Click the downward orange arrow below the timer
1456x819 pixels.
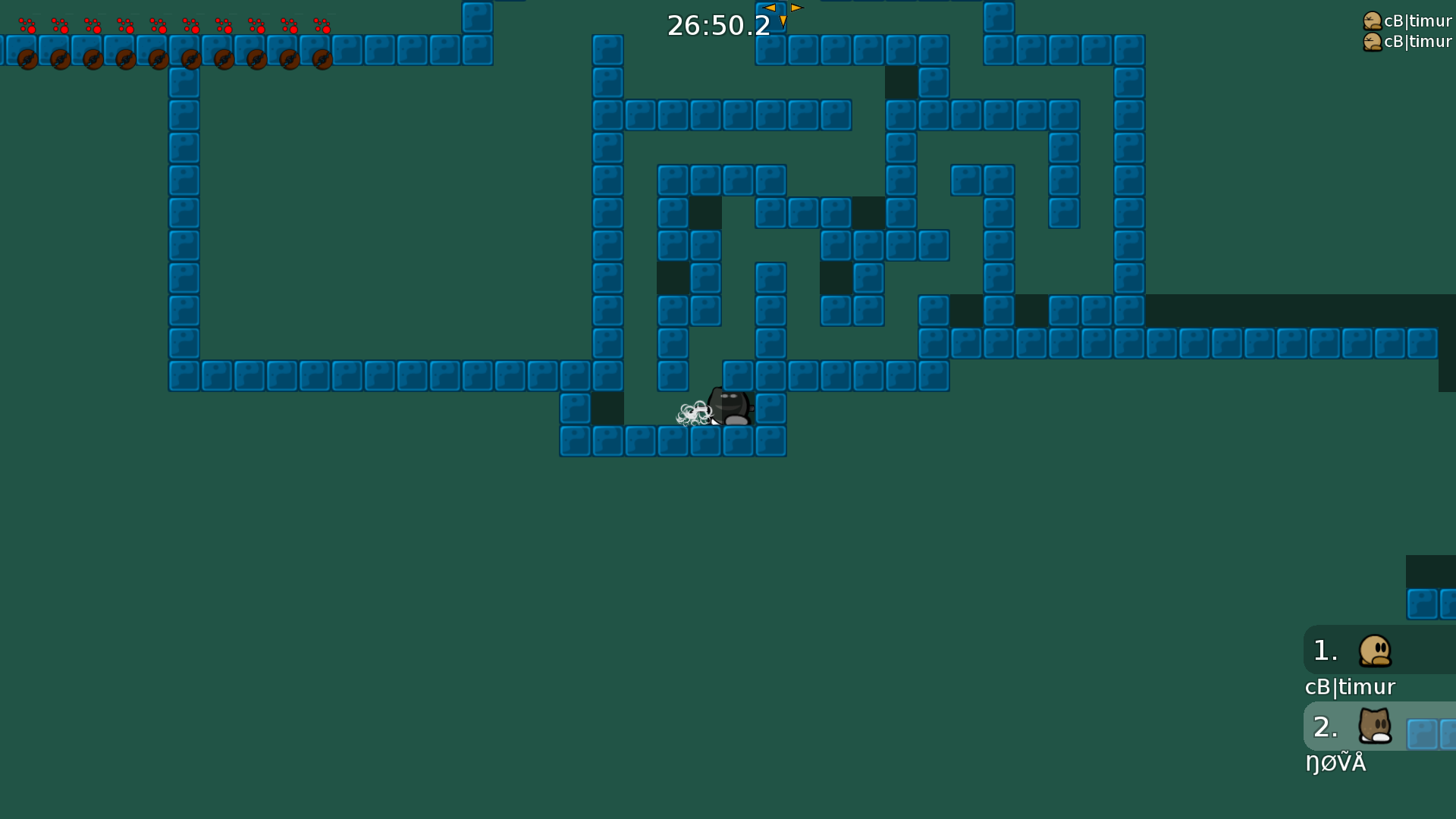(783, 20)
